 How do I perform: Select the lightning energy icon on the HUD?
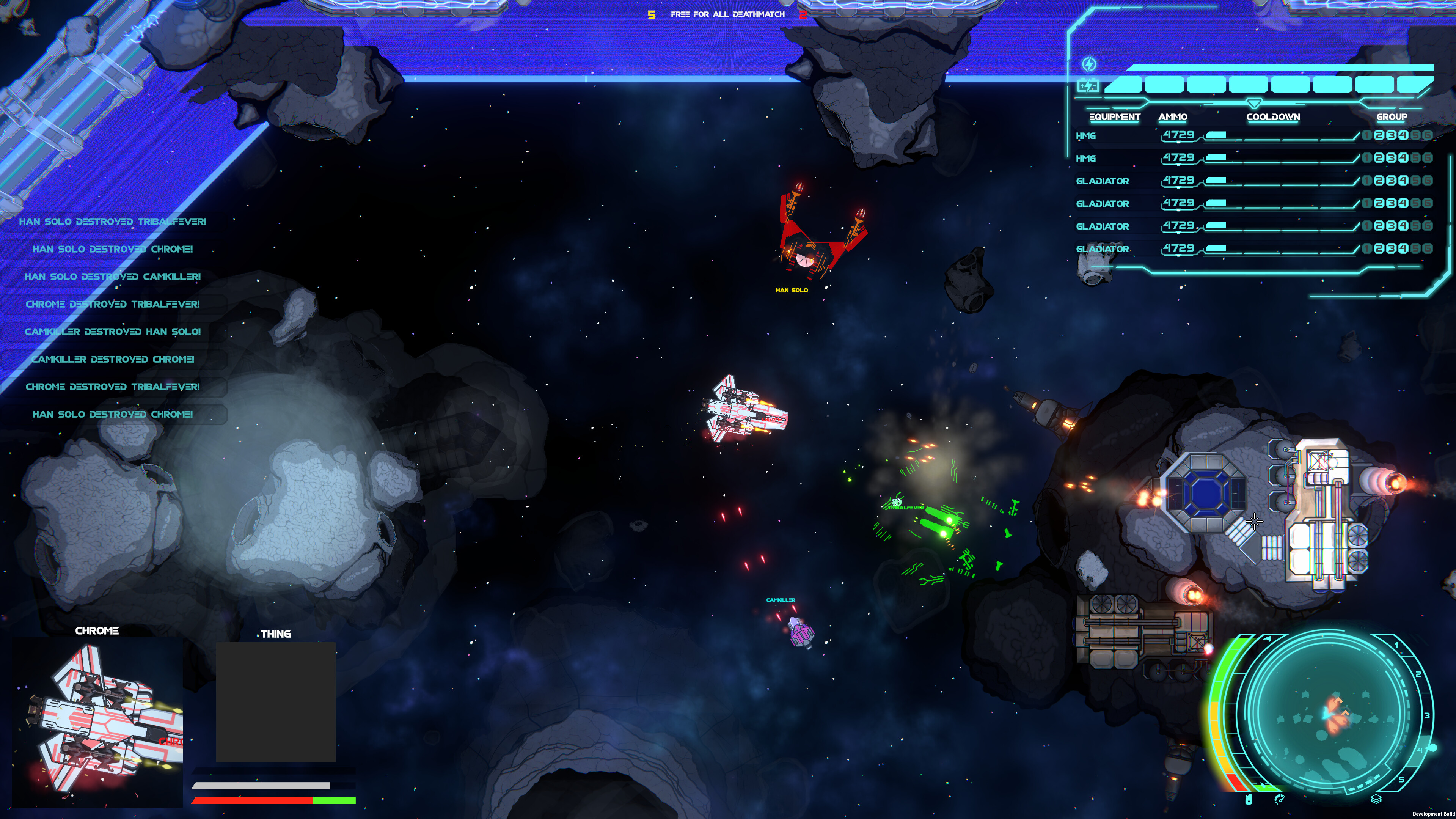pyautogui.click(x=1090, y=64)
